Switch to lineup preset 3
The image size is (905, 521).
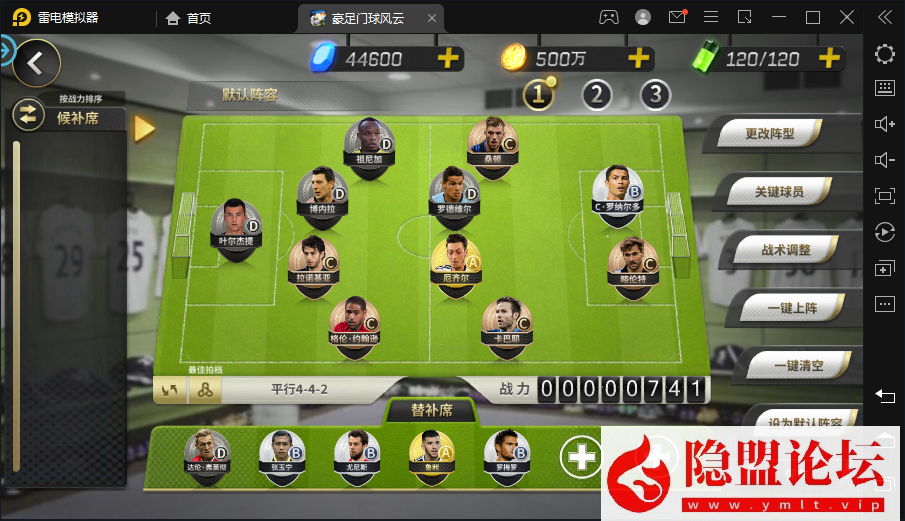tap(655, 95)
